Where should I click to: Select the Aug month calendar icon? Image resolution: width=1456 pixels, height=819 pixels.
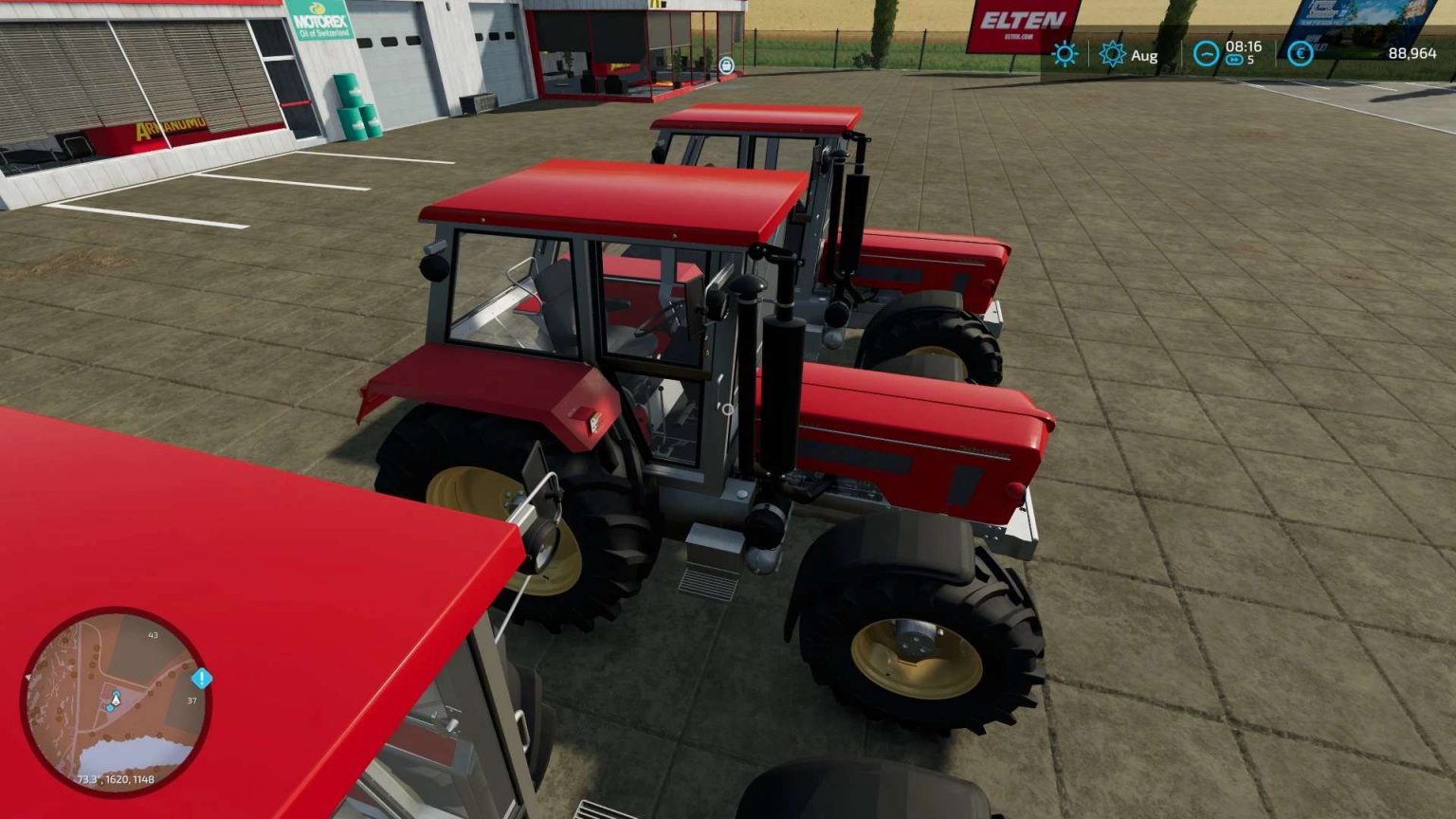click(x=1111, y=55)
